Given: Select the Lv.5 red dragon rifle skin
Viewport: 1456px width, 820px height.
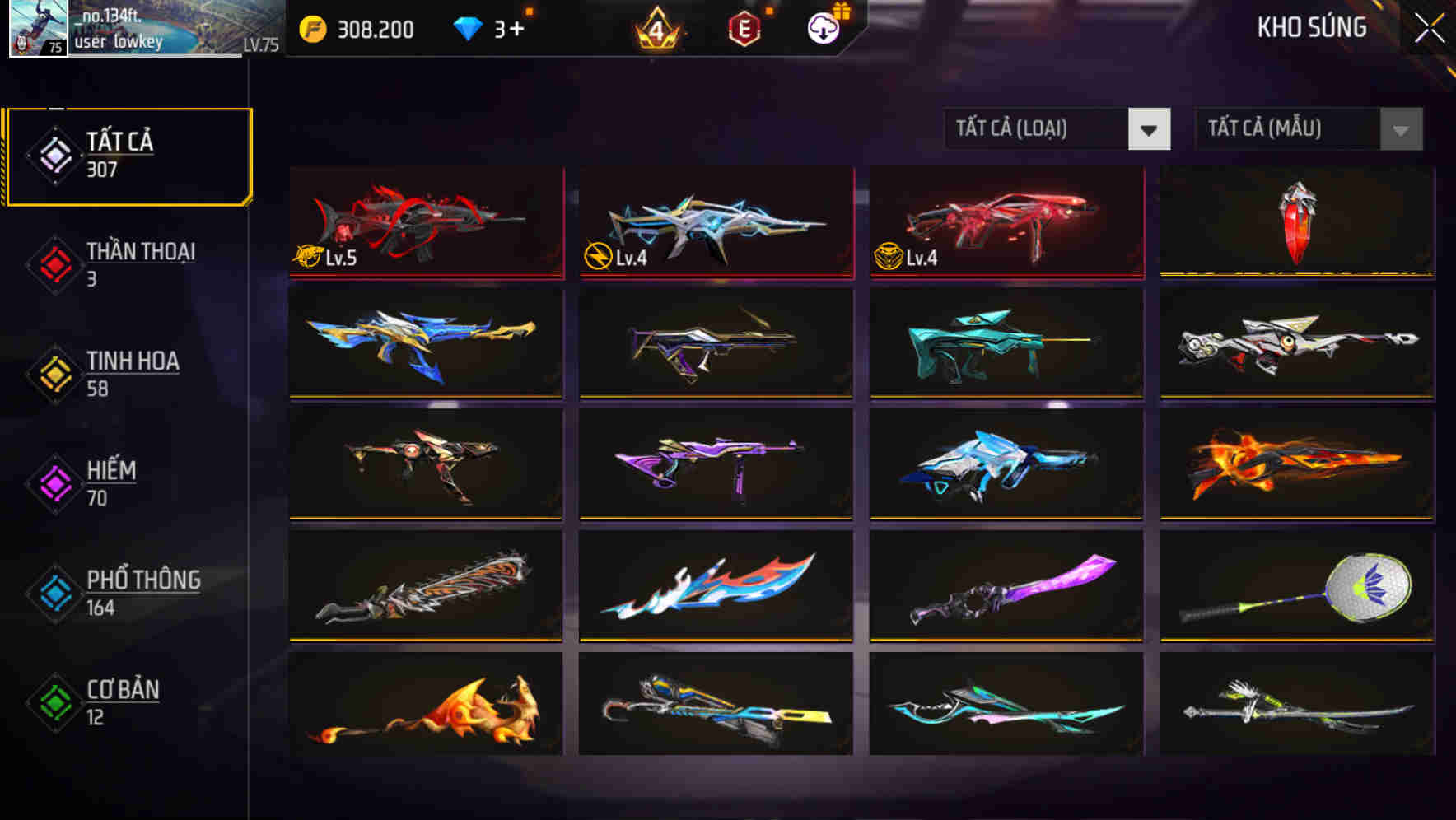Looking at the screenshot, I should pos(426,222).
